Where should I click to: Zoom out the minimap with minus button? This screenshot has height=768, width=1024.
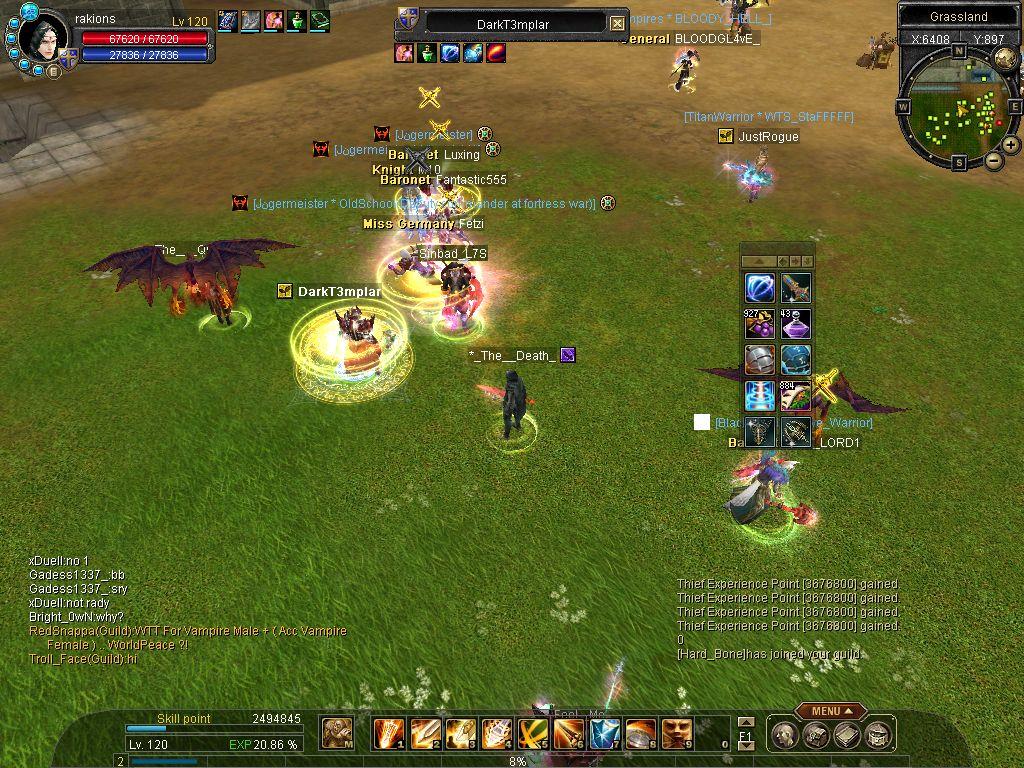[994, 160]
